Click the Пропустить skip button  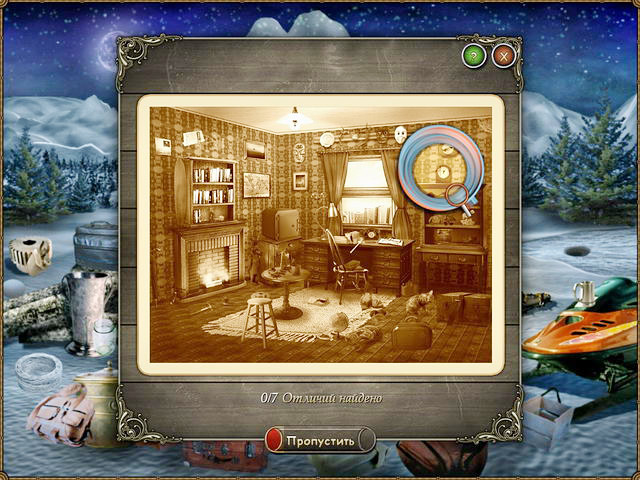tap(320, 440)
